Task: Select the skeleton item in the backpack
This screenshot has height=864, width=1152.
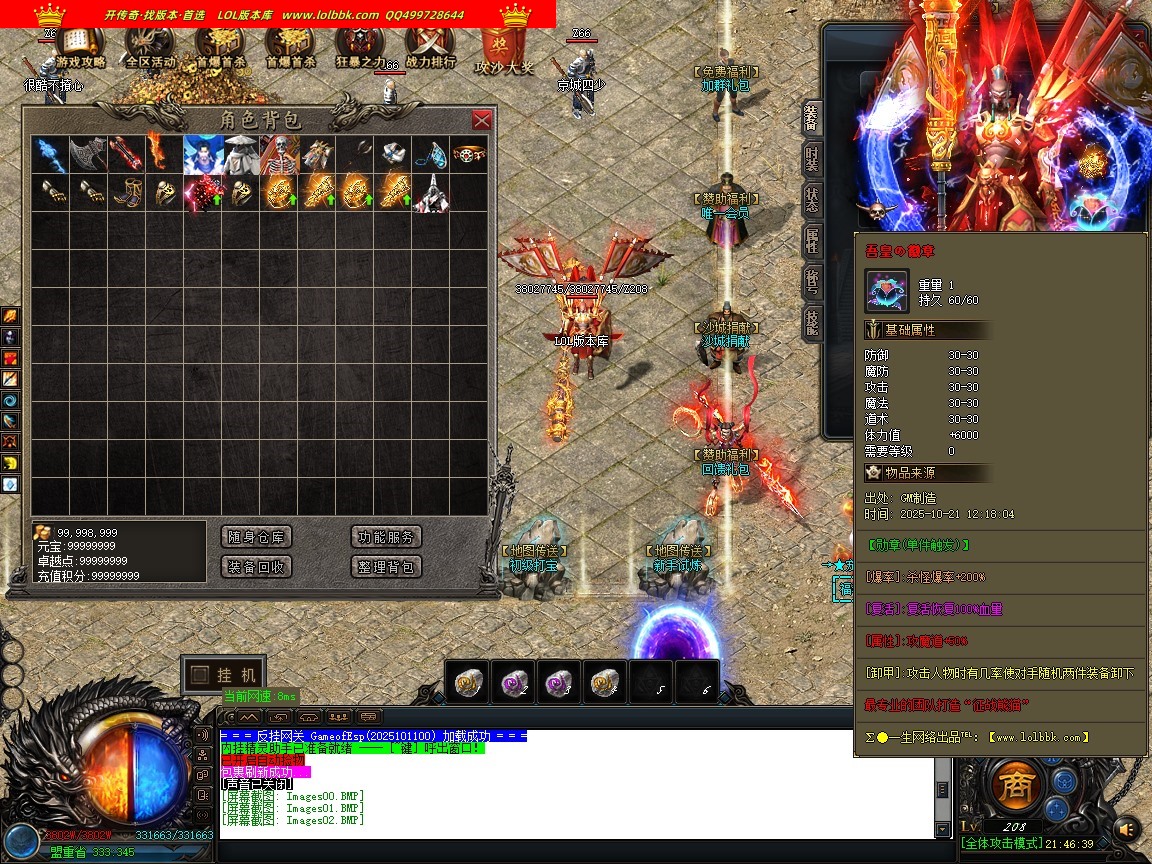Action: pyautogui.click(x=279, y=155)
